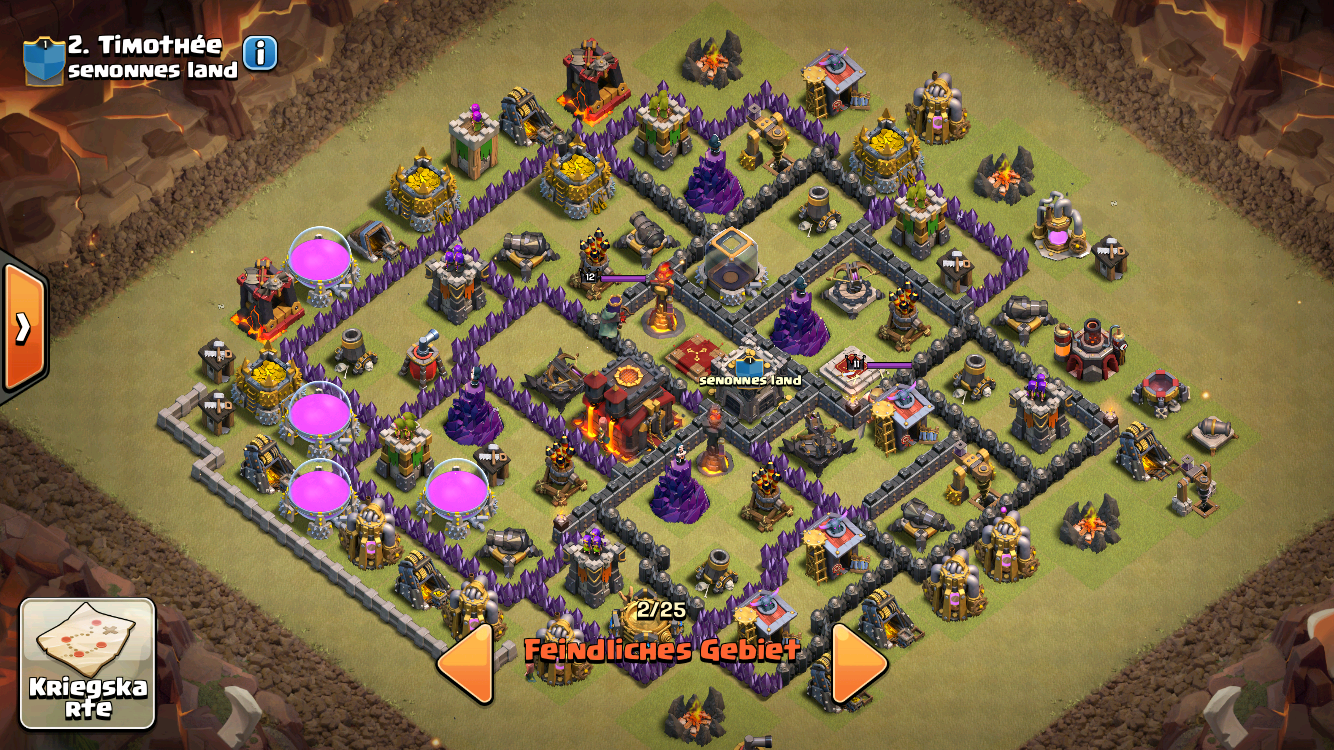Go to the previous enemy base

465,663
